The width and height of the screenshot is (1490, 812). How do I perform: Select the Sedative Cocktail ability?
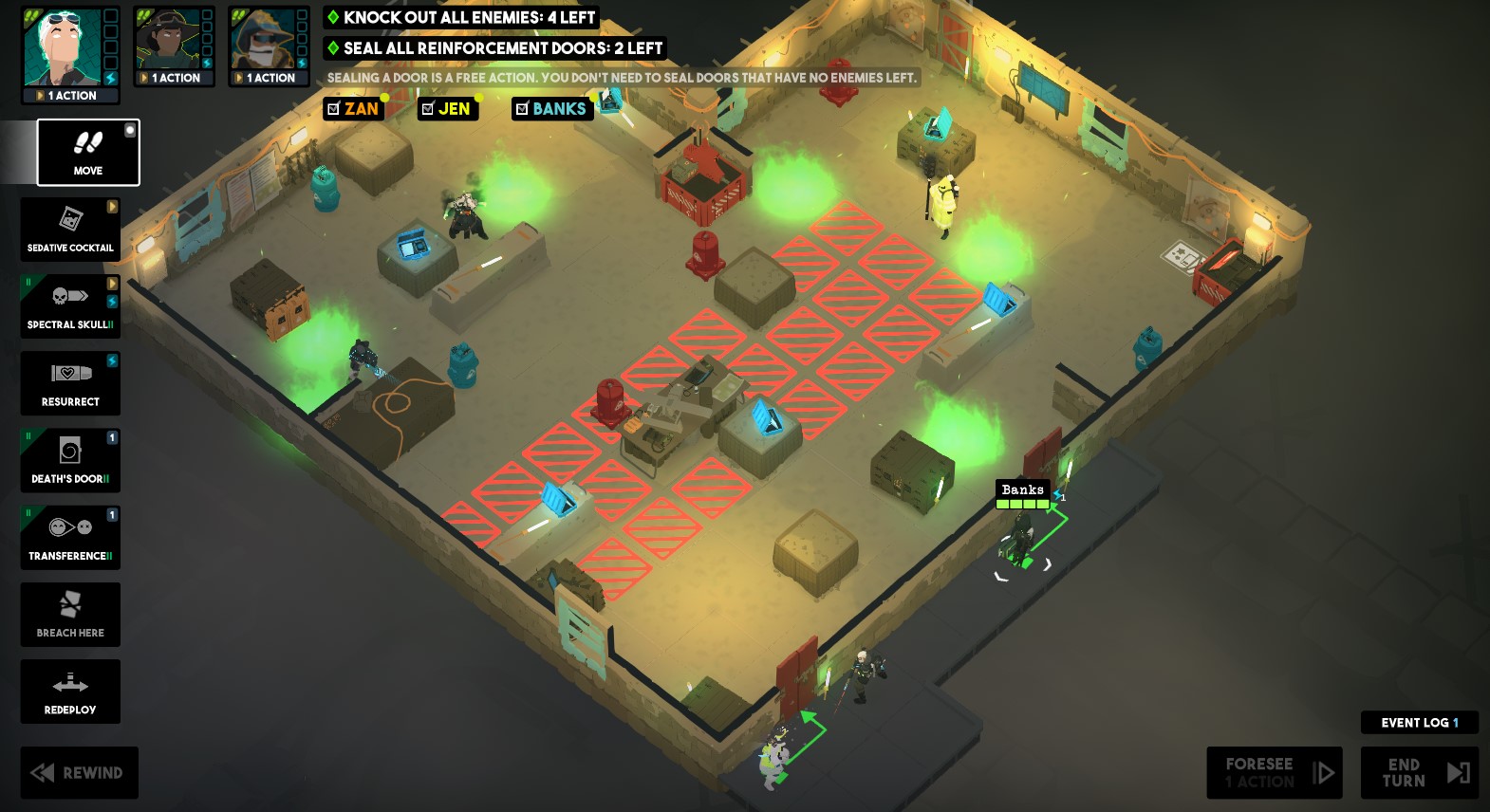pos(70,229)
